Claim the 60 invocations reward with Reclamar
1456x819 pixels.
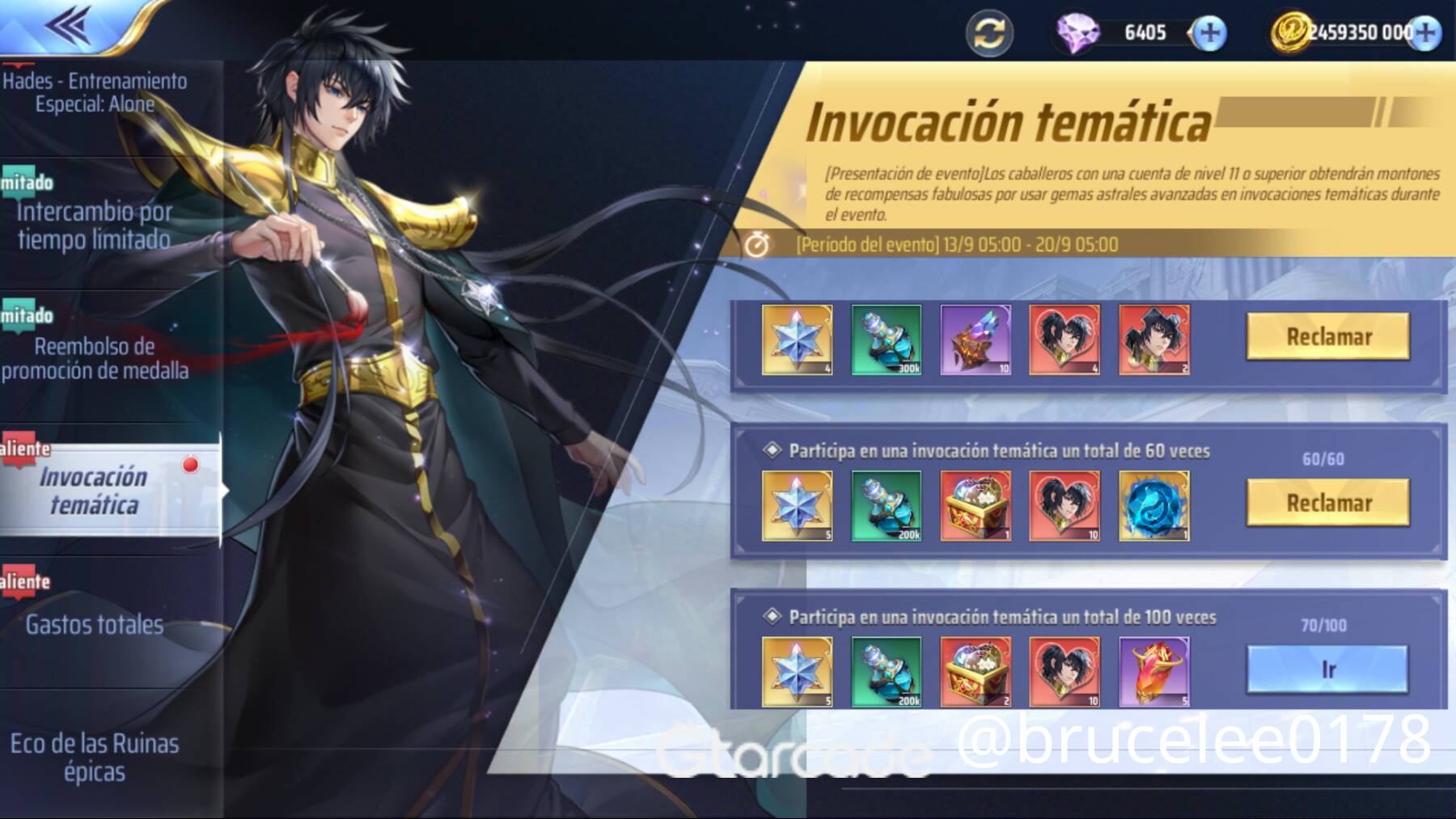tap(1328, 503)
